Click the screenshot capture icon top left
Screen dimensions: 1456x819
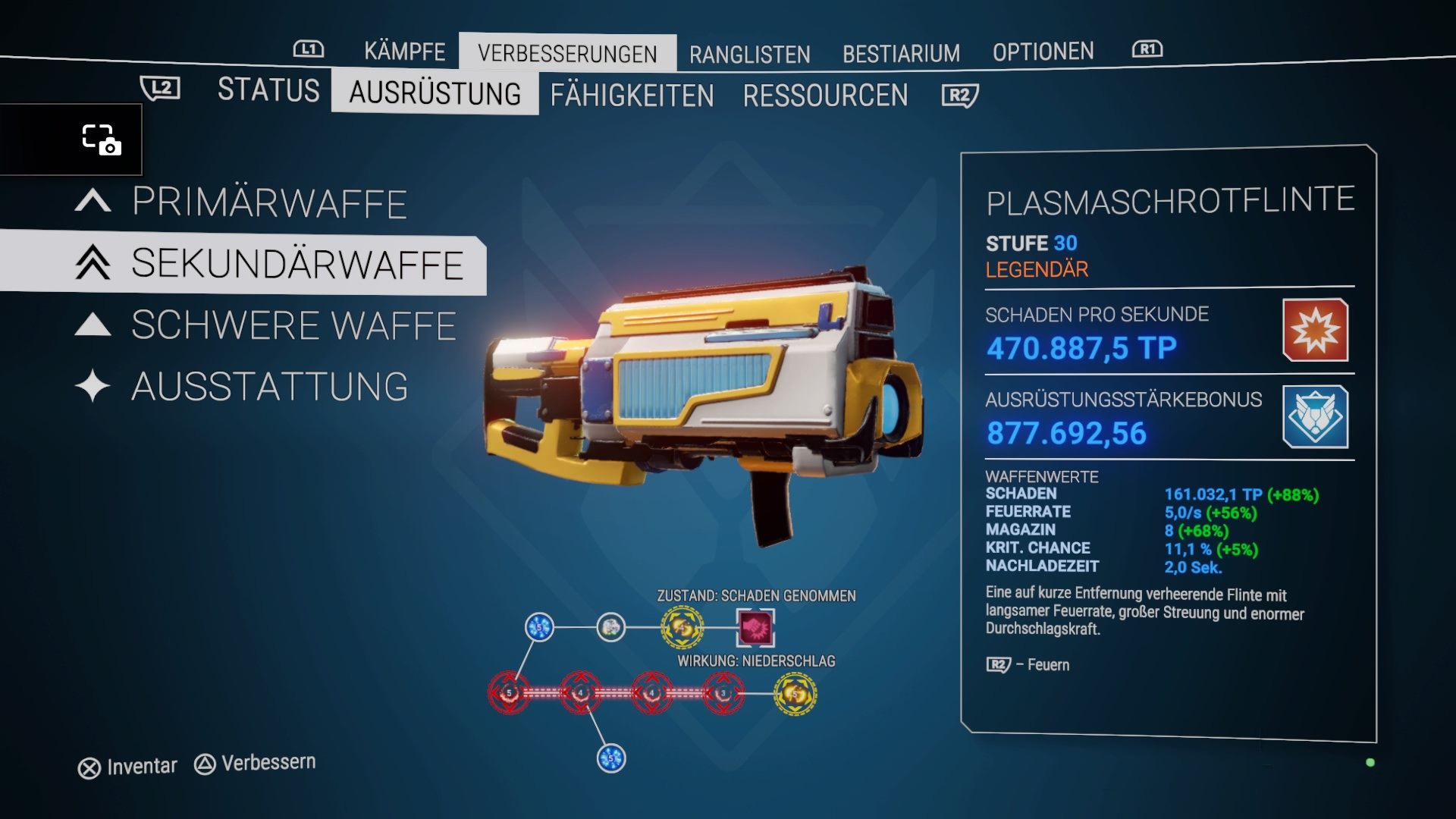[x=101, y=140]
